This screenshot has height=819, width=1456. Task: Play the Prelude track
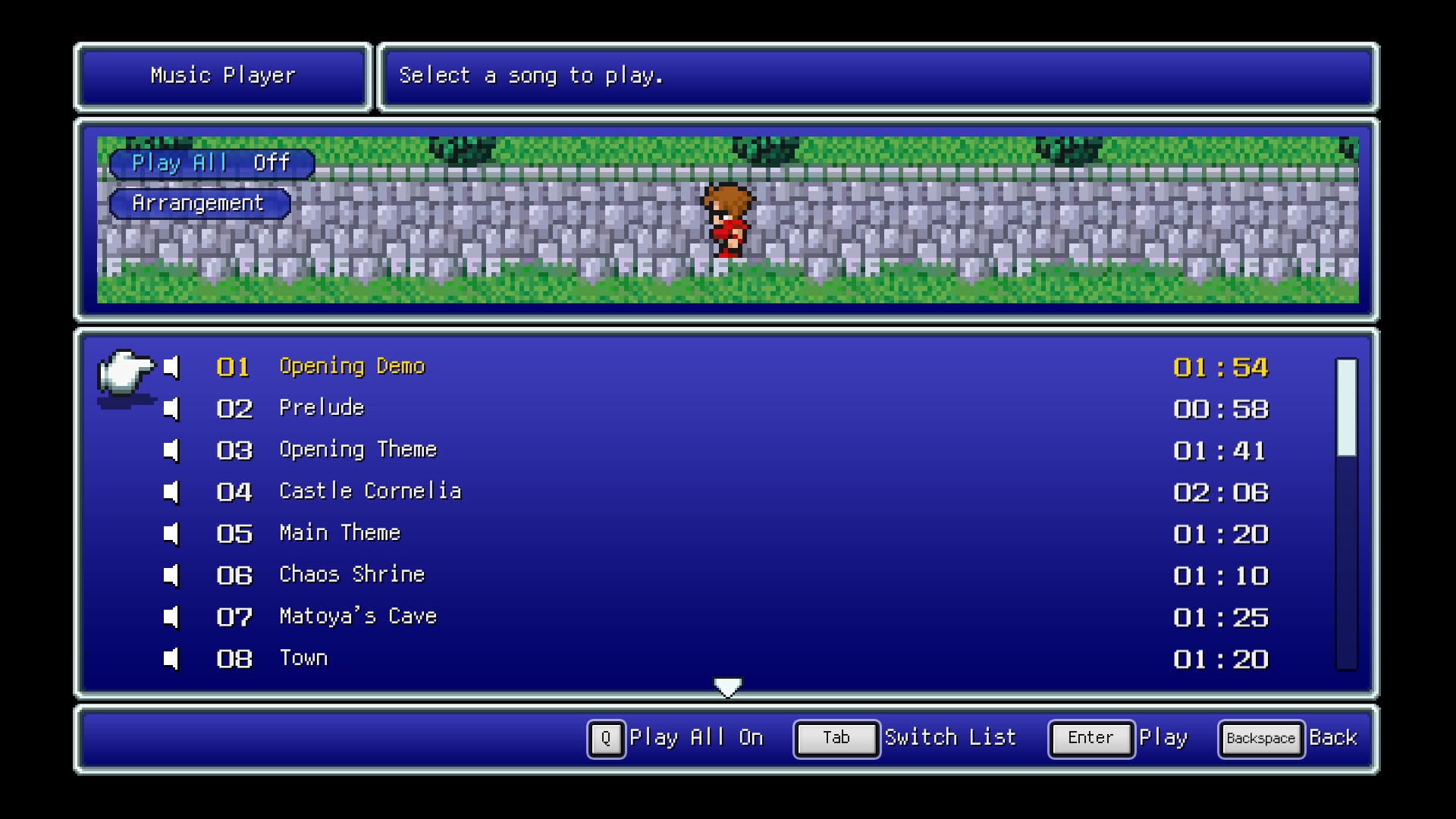(x=322, y=409)
